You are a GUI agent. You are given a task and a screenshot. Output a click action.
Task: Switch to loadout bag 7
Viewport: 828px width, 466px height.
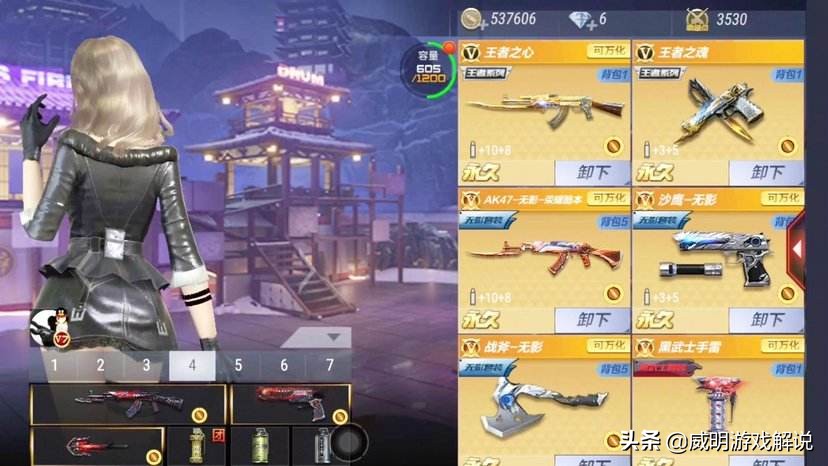click(x=330, y=366)
